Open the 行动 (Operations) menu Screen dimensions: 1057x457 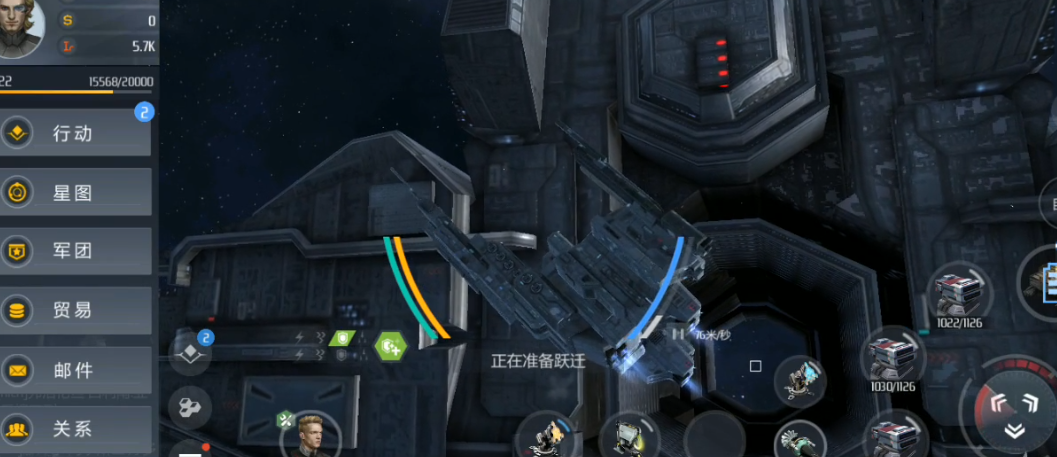tap(76, 134)
